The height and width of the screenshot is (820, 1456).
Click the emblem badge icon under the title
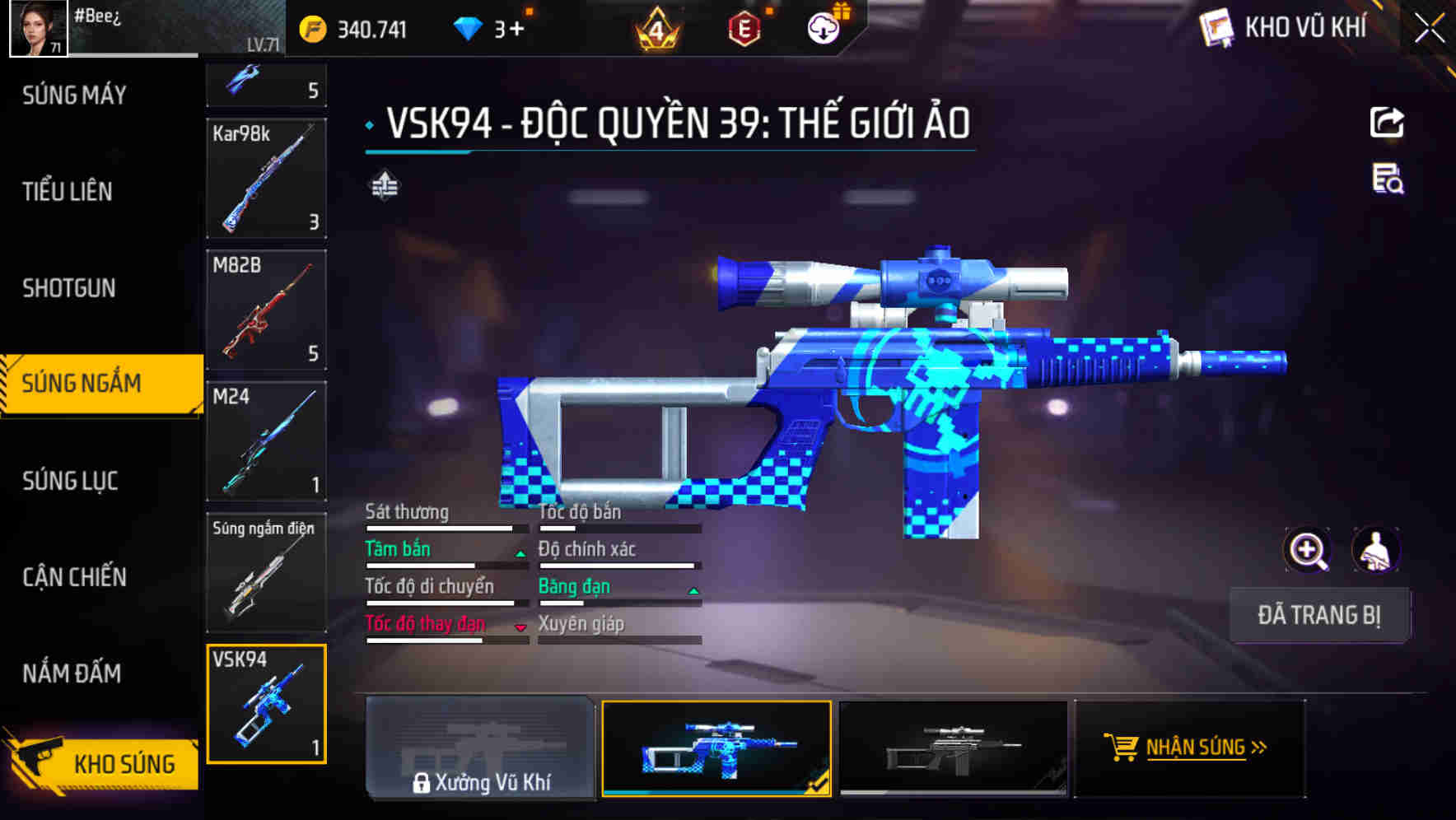[x=384, y=186]
